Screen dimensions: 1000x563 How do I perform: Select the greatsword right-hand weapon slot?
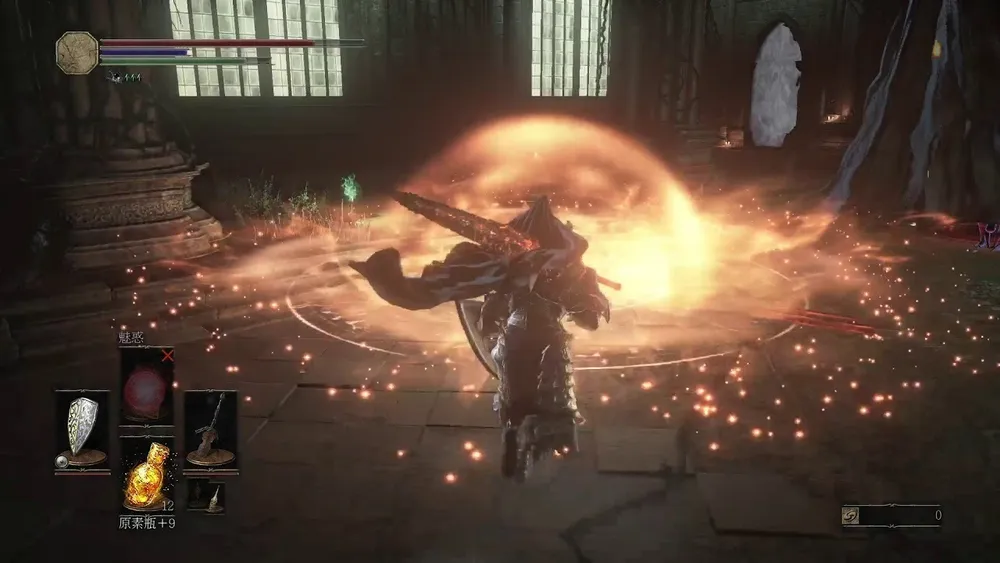coord(210,430)
